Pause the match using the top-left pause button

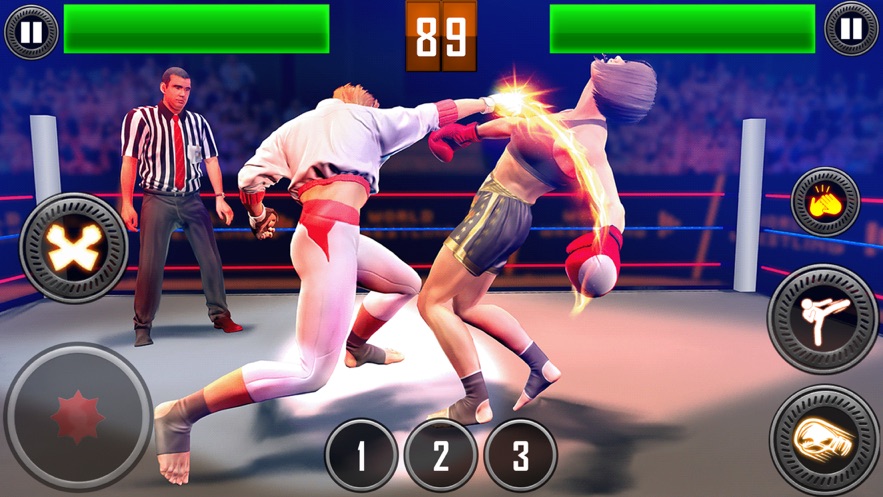click(x=31, y=30)
